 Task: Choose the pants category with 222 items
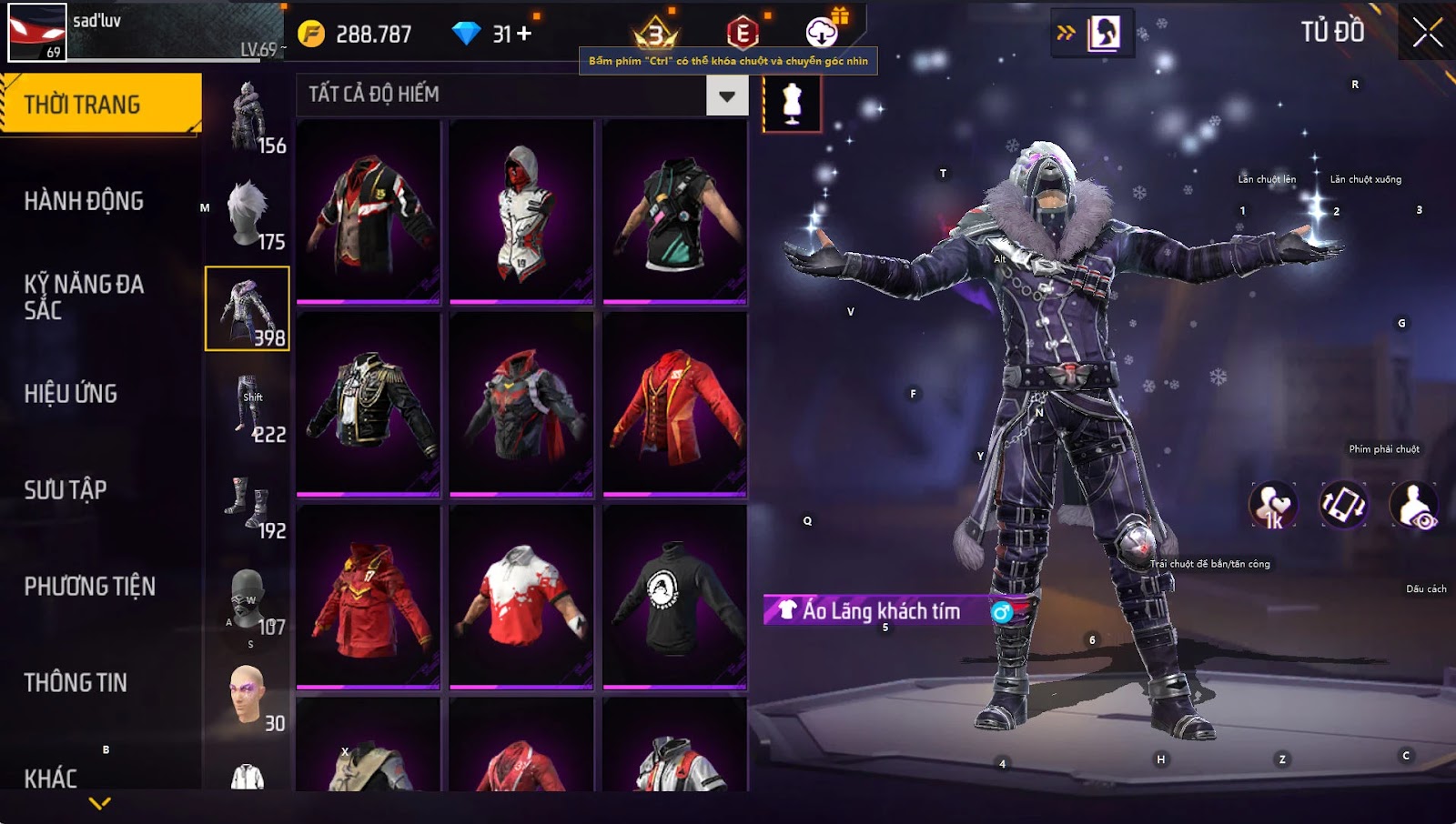[x=248, y=406]
